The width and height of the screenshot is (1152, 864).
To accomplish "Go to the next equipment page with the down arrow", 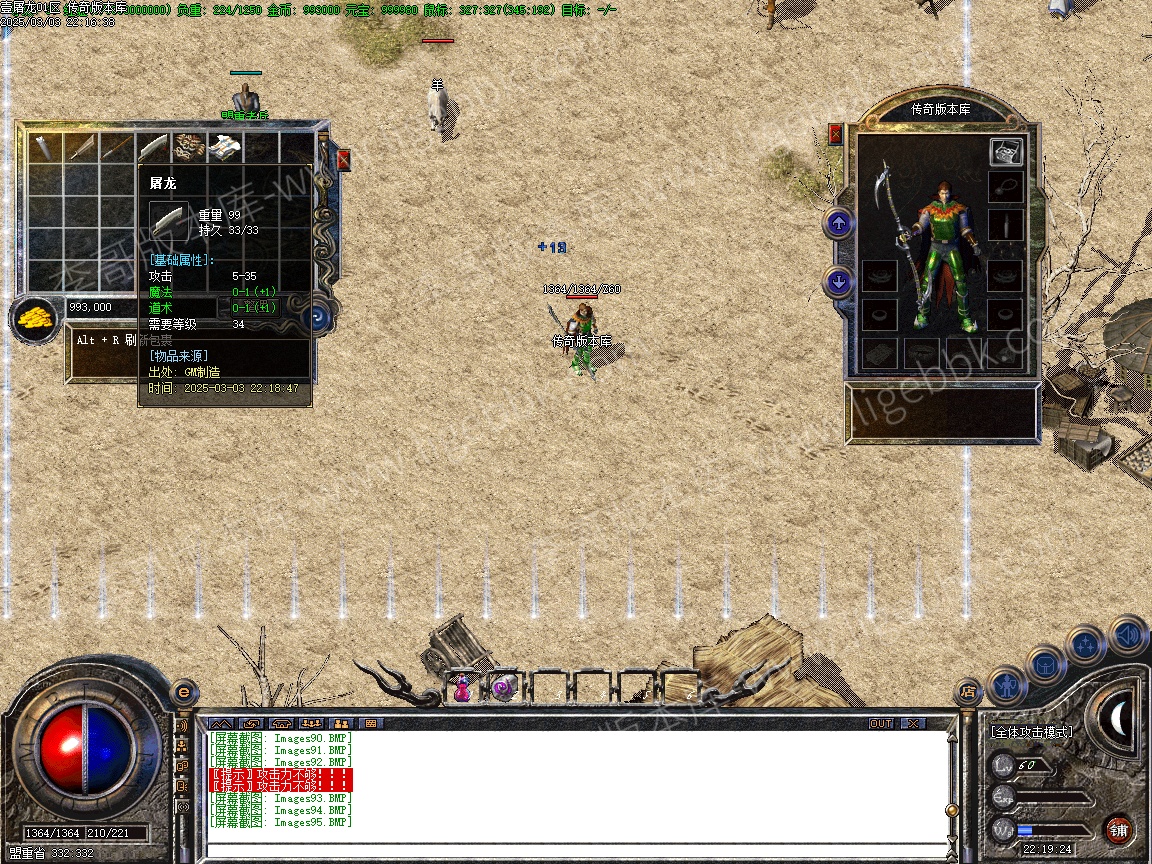I will (x=839, y=283).
